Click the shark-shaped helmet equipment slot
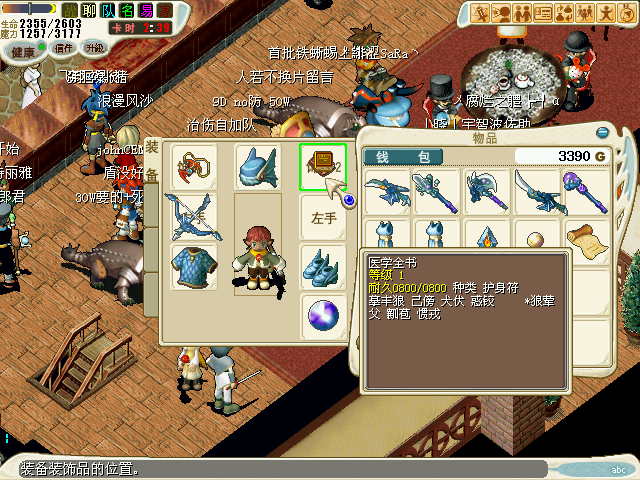 point(257,166)
